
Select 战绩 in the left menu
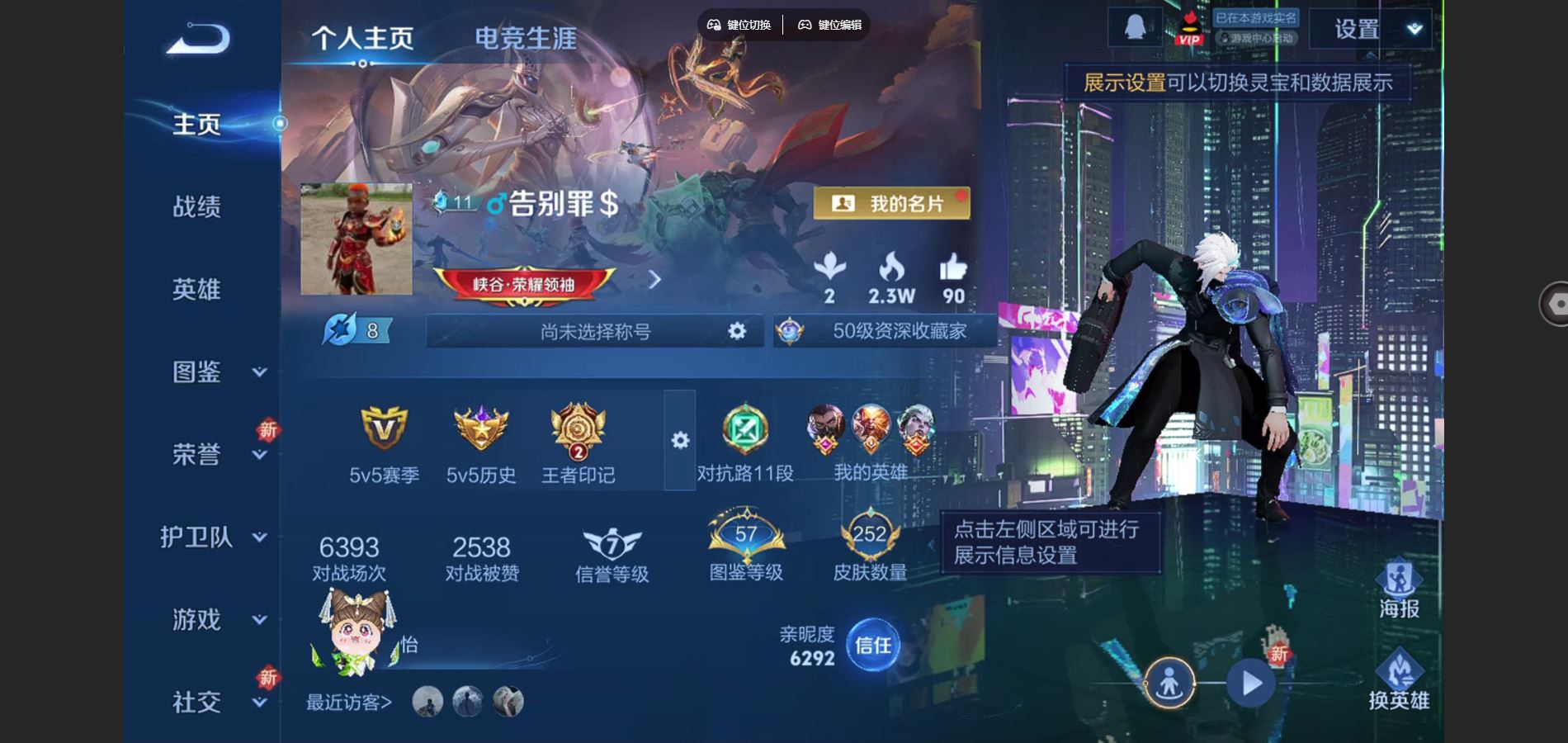click(198, 207)
